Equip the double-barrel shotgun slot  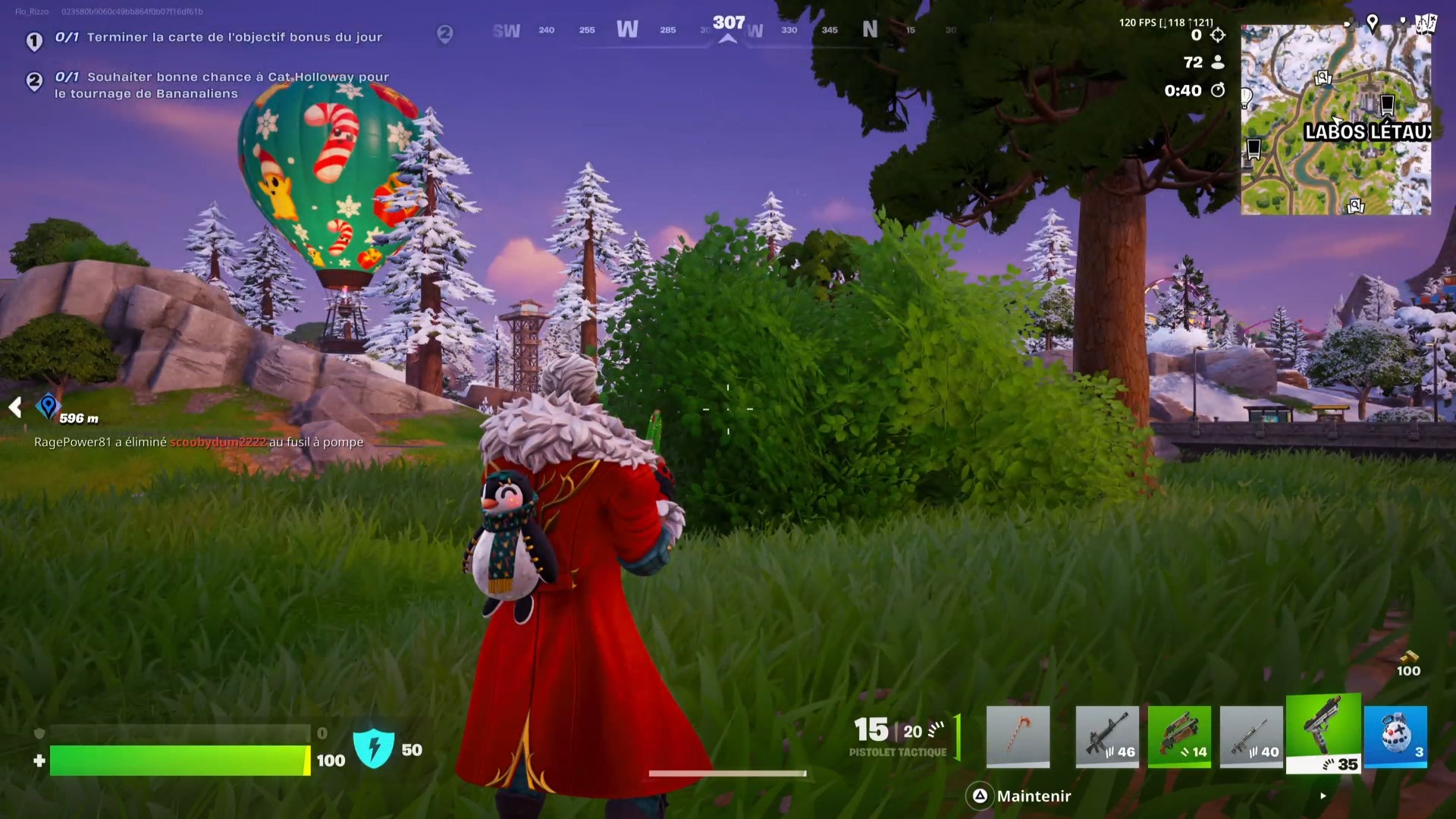pos(1179,736)
